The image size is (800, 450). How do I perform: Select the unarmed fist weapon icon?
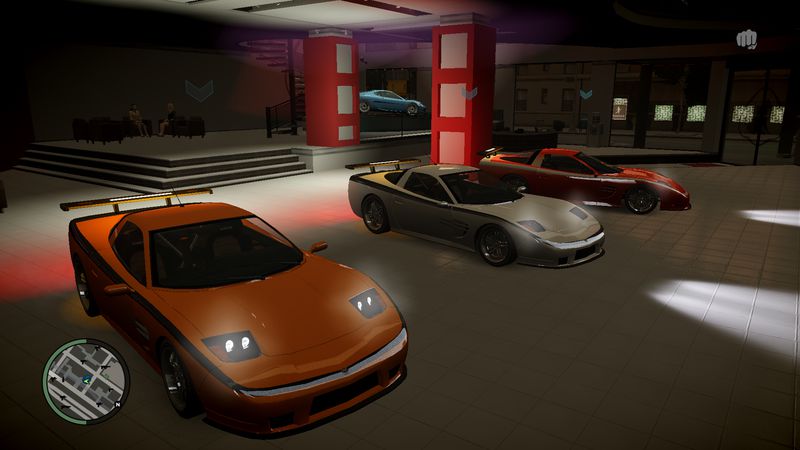pyautogui.click(x=746, y=39)
